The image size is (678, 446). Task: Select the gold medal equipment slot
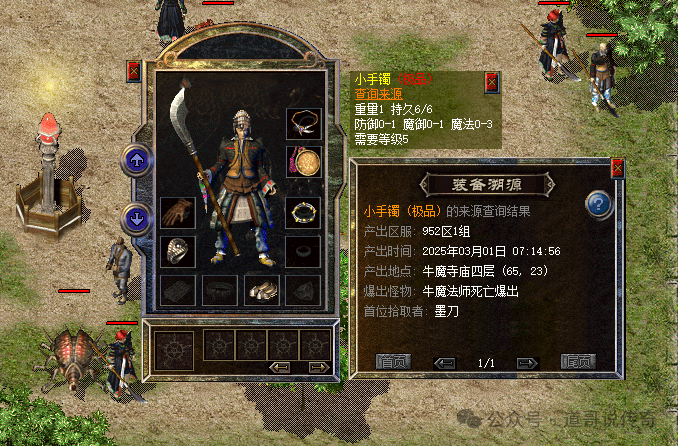[x=303, y=161]
